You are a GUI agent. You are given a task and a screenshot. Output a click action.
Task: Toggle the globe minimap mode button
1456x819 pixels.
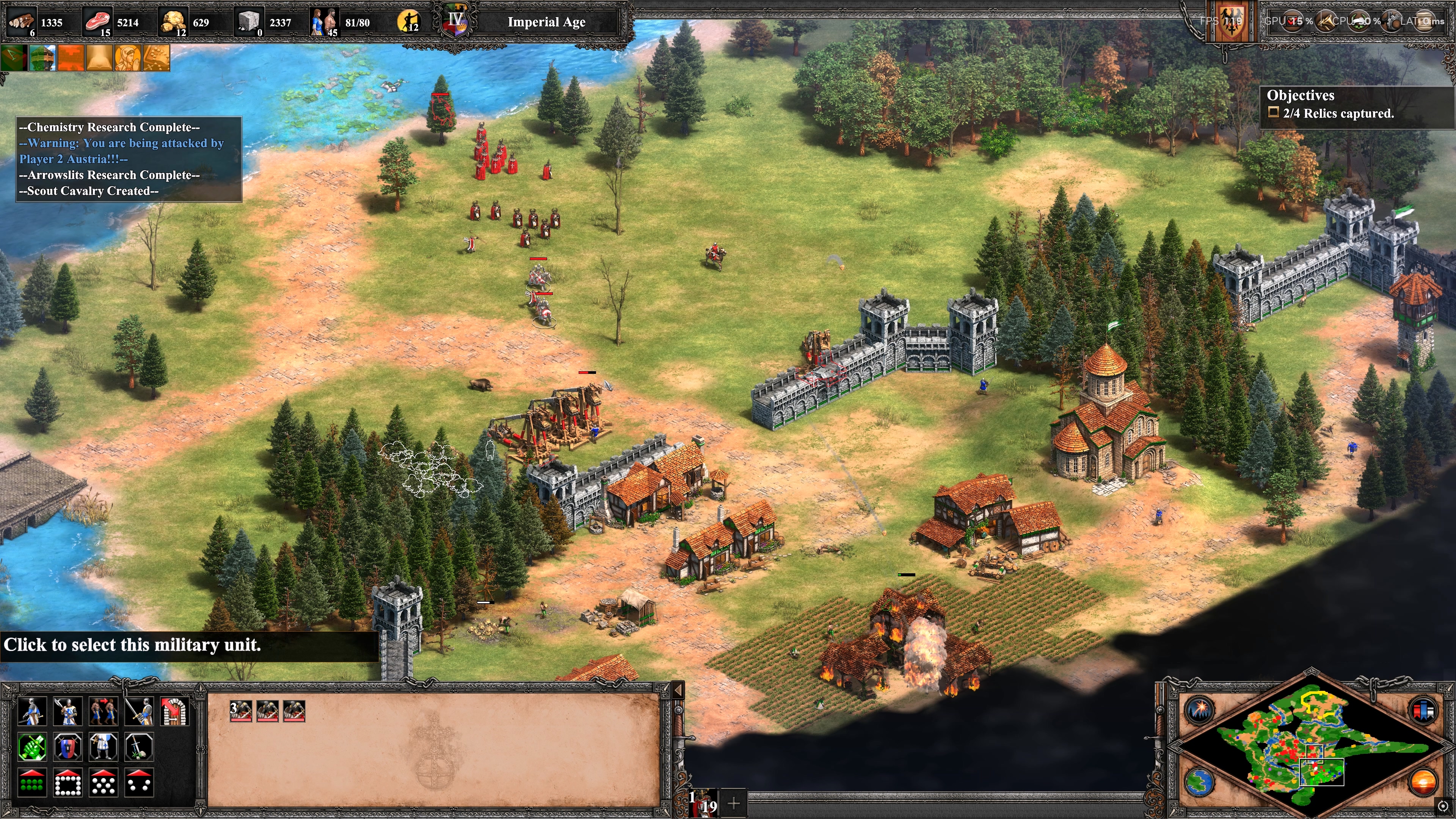click(1199, 782)
